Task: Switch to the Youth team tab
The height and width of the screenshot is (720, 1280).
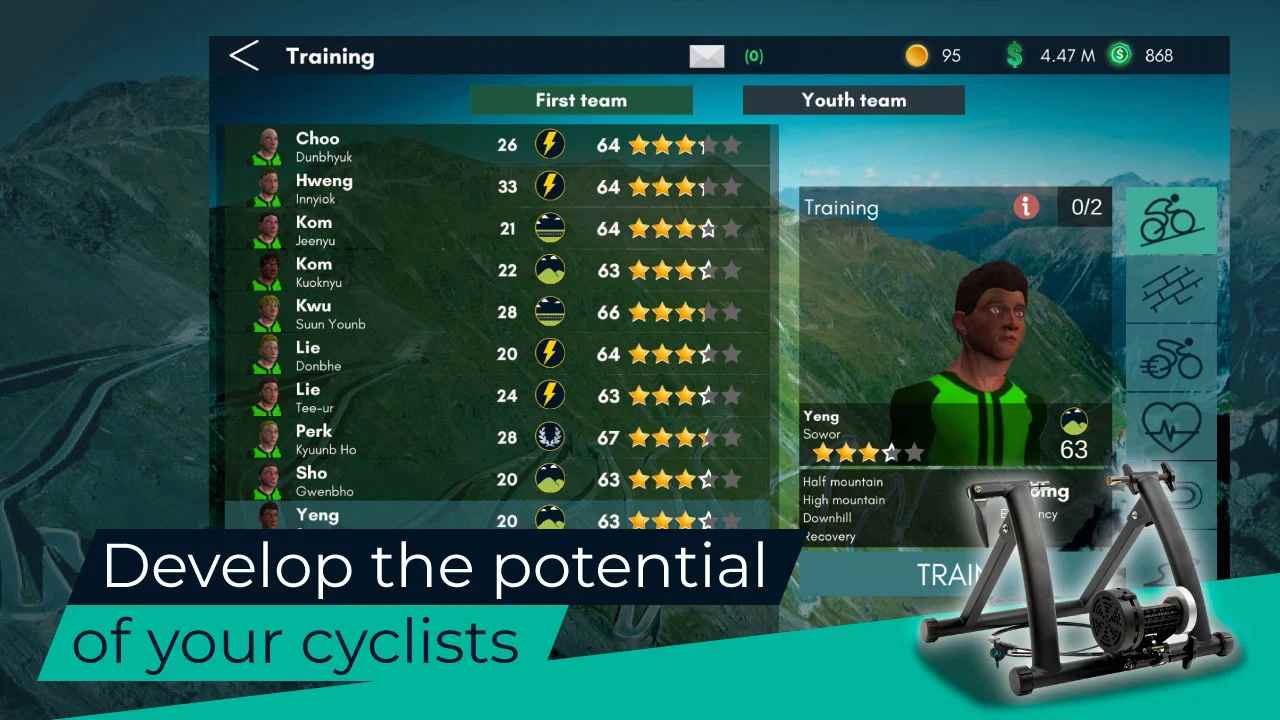Action: click(x=853, y=100)
